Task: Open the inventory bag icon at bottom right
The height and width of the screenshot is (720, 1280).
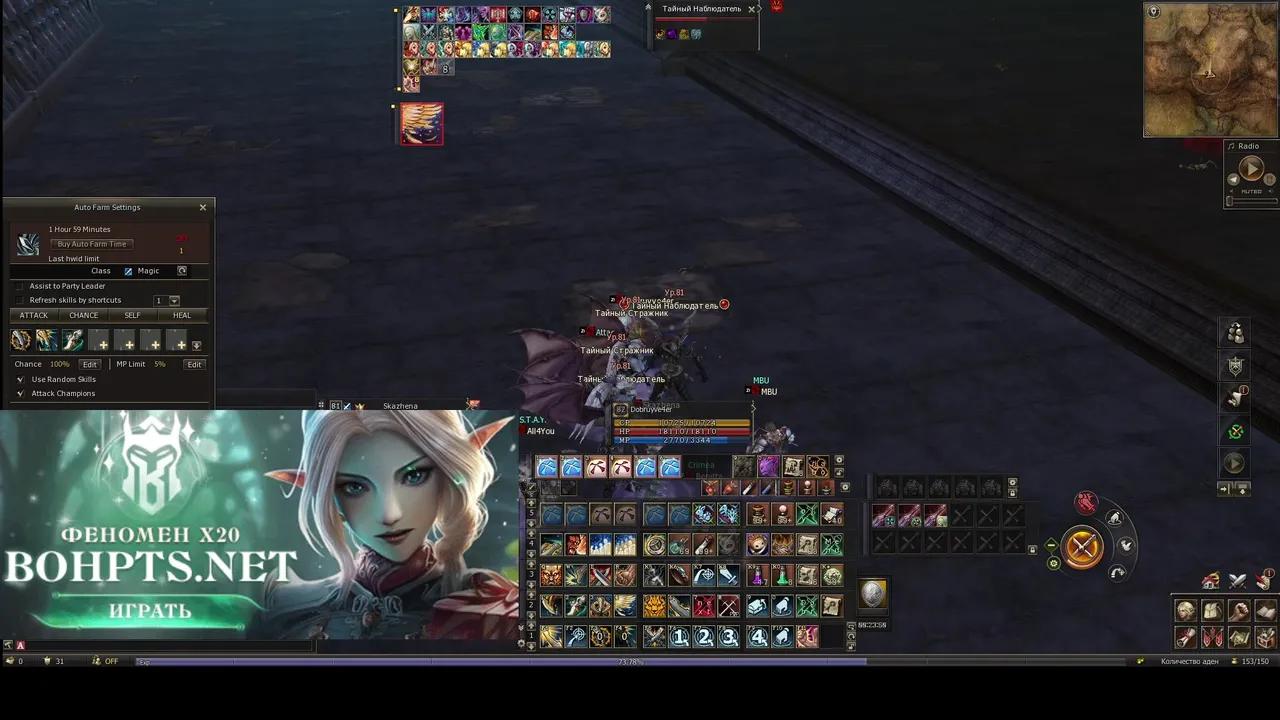Action: click(x=1212, y=611)
